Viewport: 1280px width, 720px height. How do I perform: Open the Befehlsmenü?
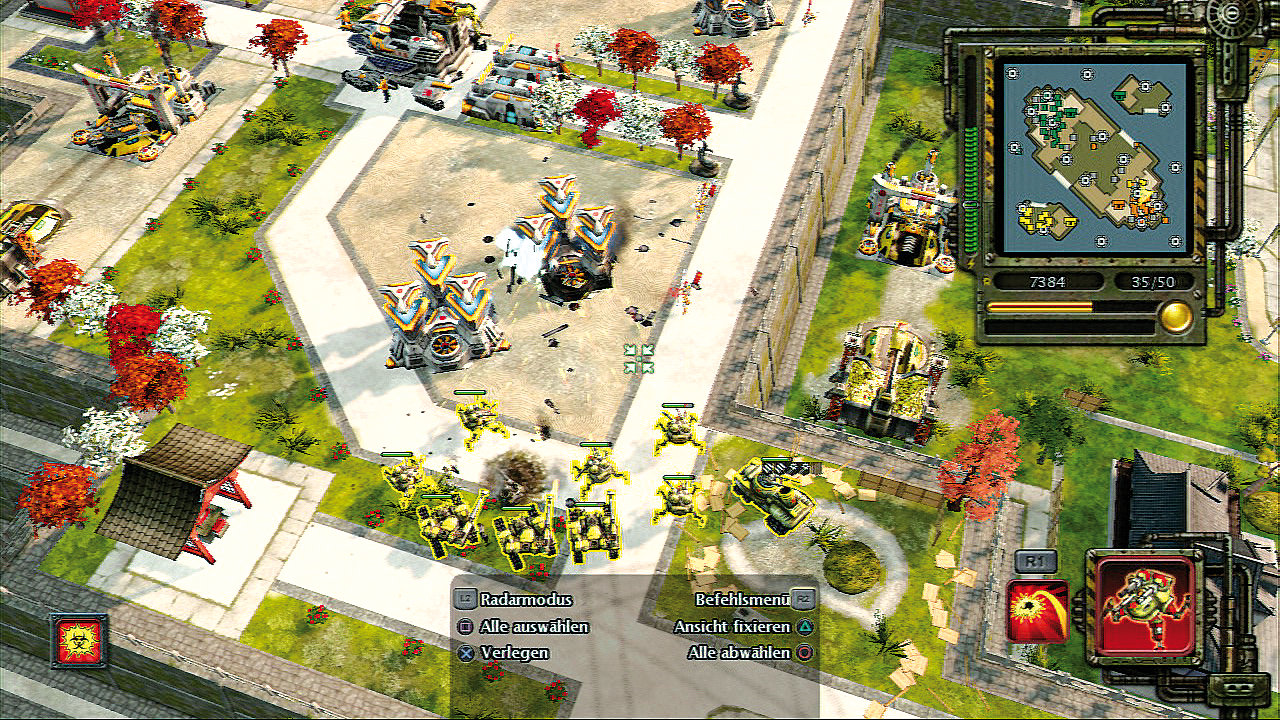click(742, 600)
